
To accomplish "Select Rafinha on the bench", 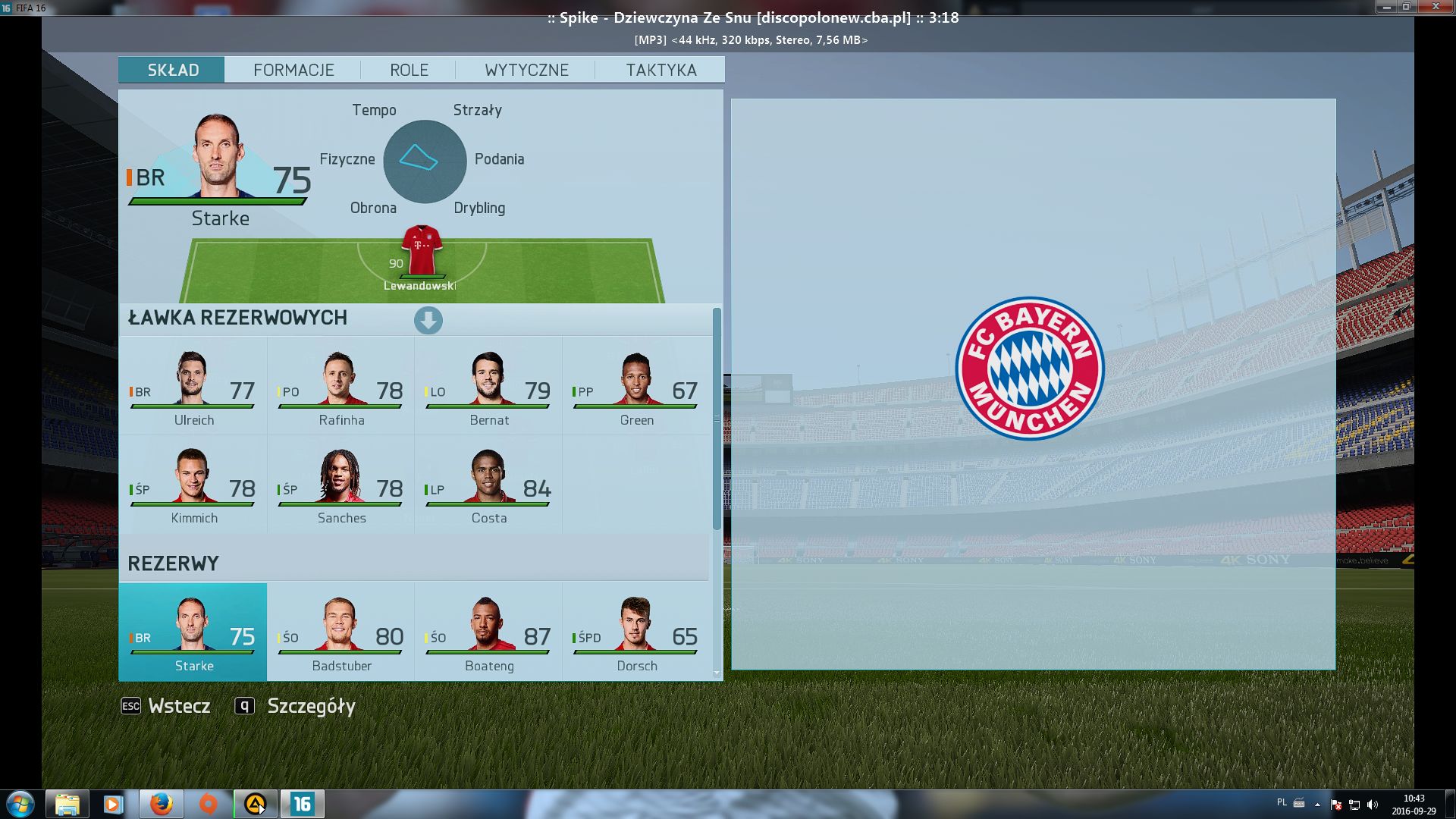I will (340, 387).
